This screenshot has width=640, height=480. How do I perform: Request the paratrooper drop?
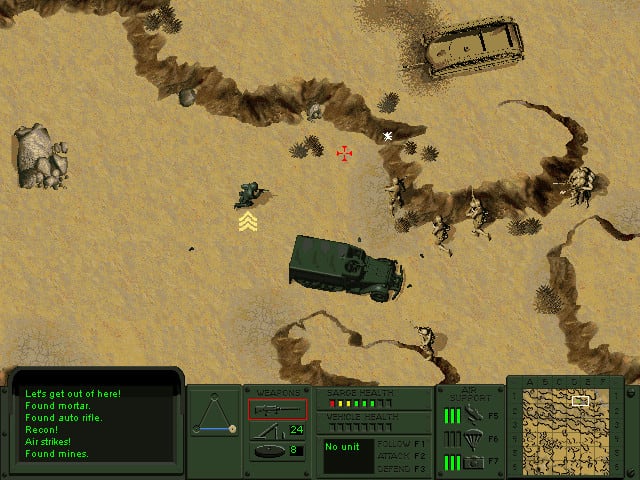(x=473, y=437)
